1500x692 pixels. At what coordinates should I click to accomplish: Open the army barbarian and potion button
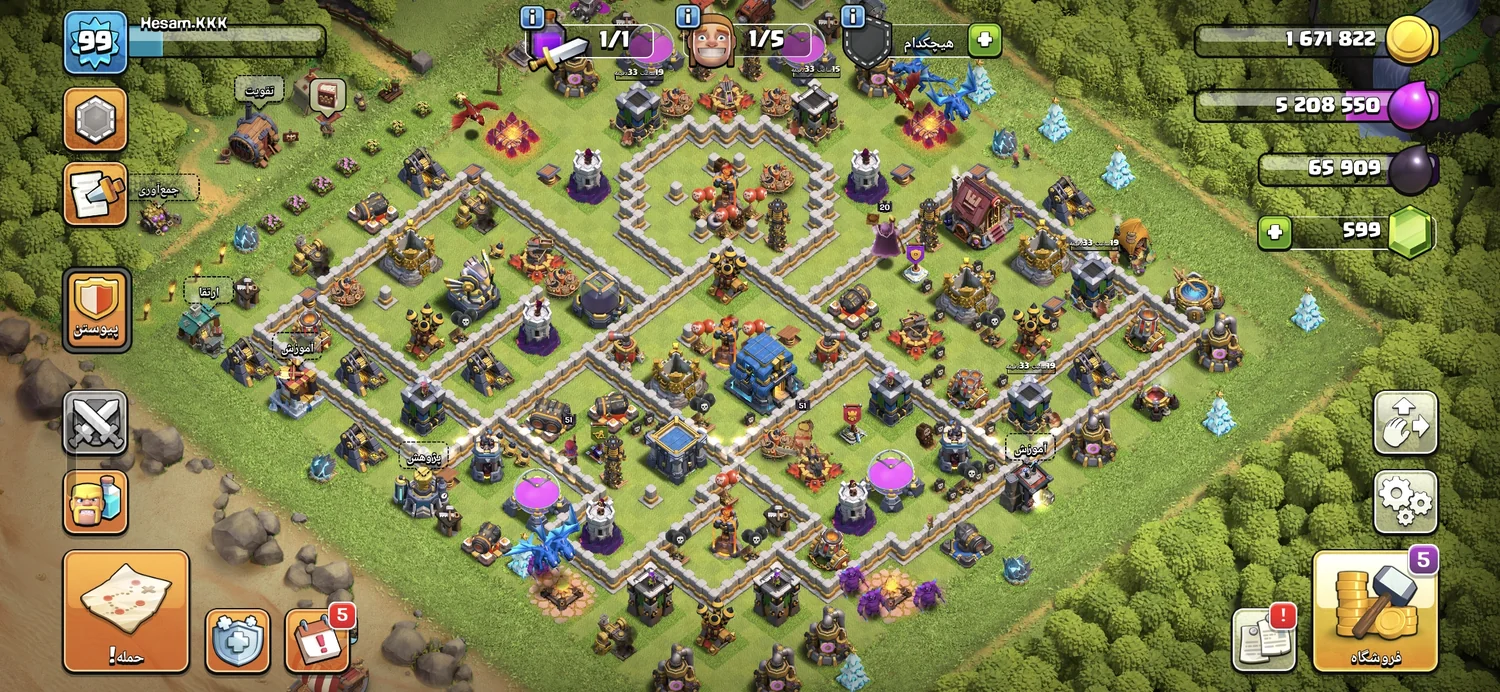click(x=96, y=502)
